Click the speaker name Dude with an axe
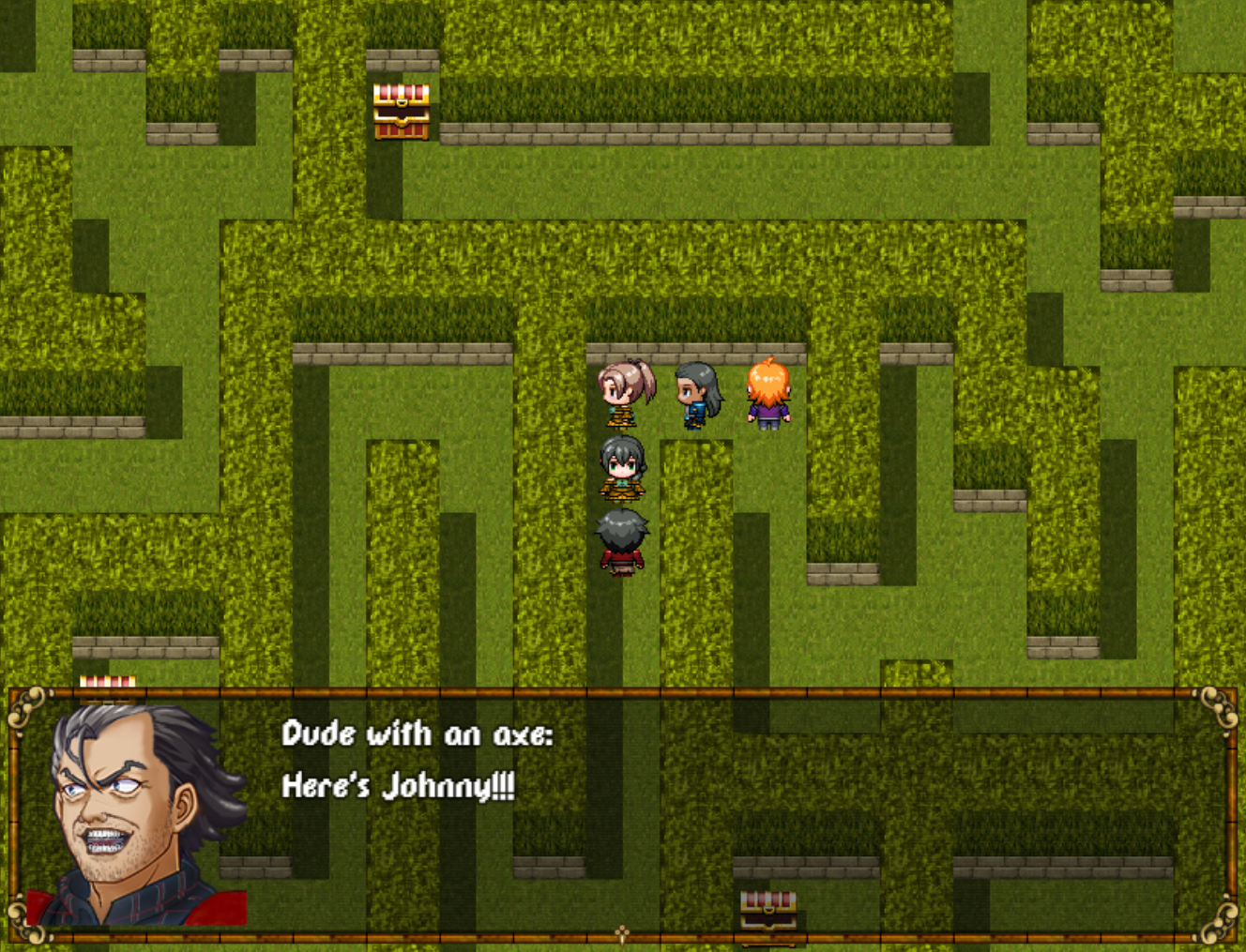1246x952 pixels. point(418,735)
